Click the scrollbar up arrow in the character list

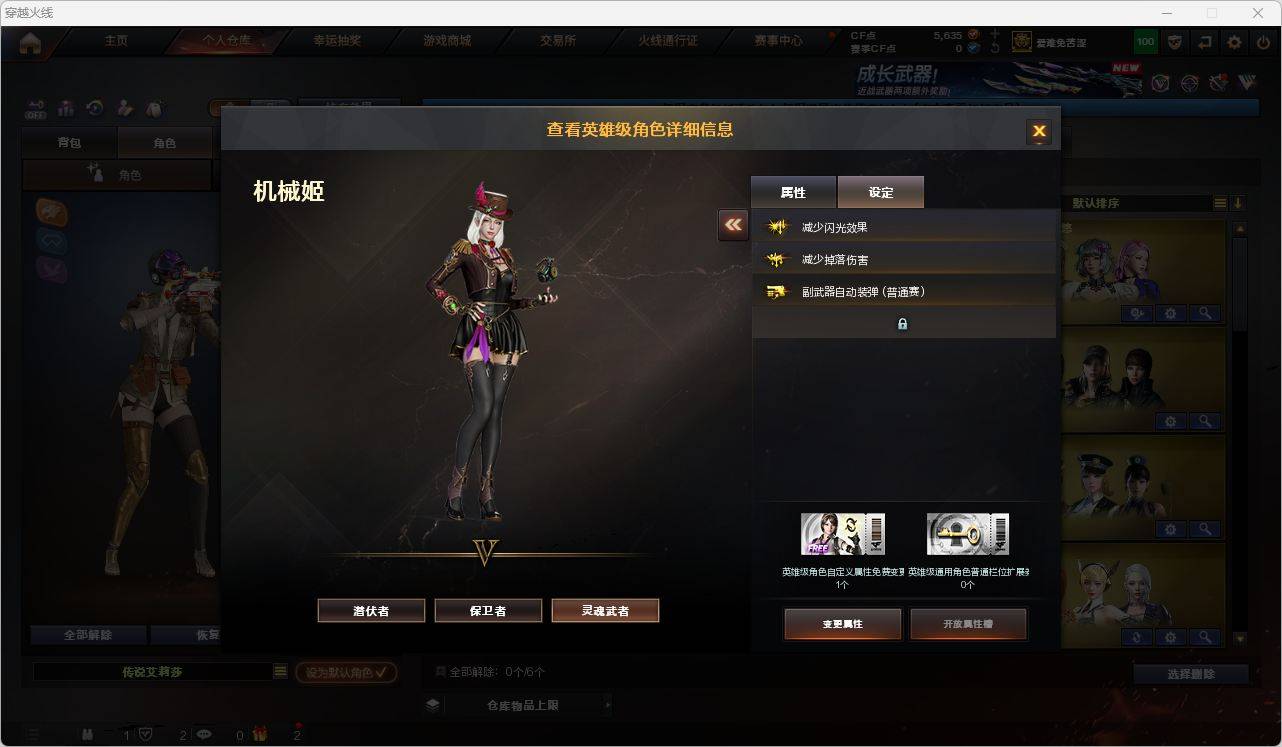coord(1239,227)
